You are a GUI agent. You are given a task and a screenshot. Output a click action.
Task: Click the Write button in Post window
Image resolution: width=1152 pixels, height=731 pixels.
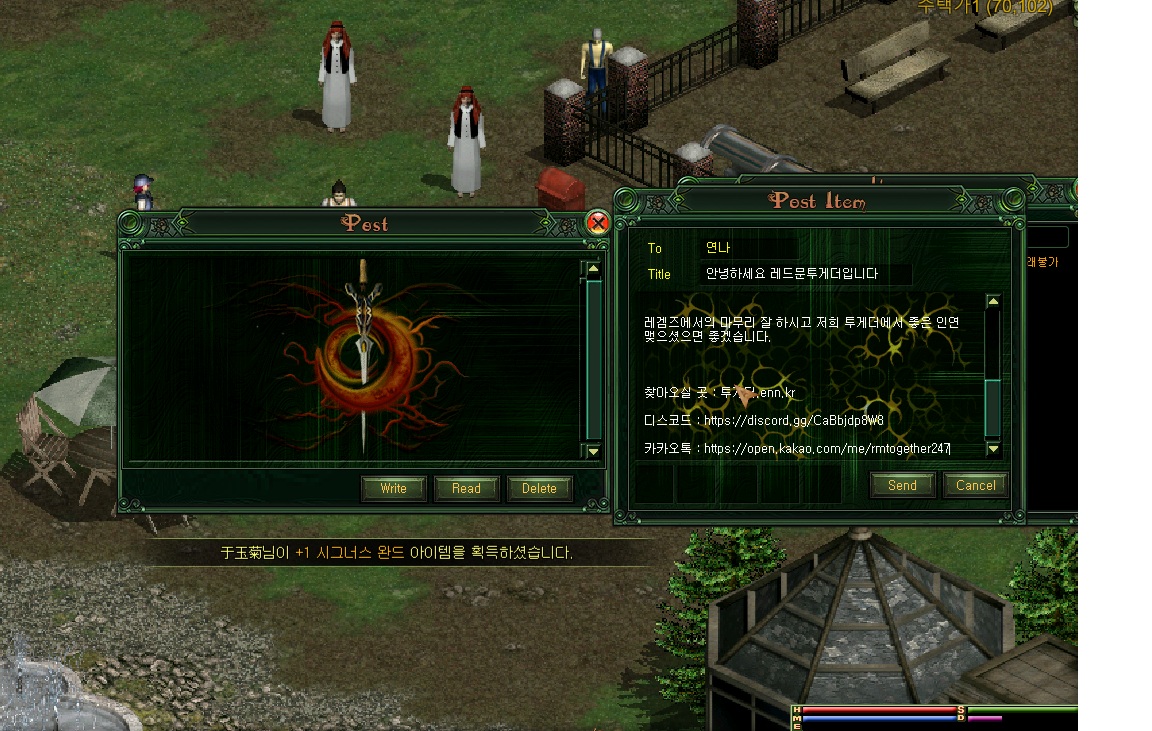[394, 488]
